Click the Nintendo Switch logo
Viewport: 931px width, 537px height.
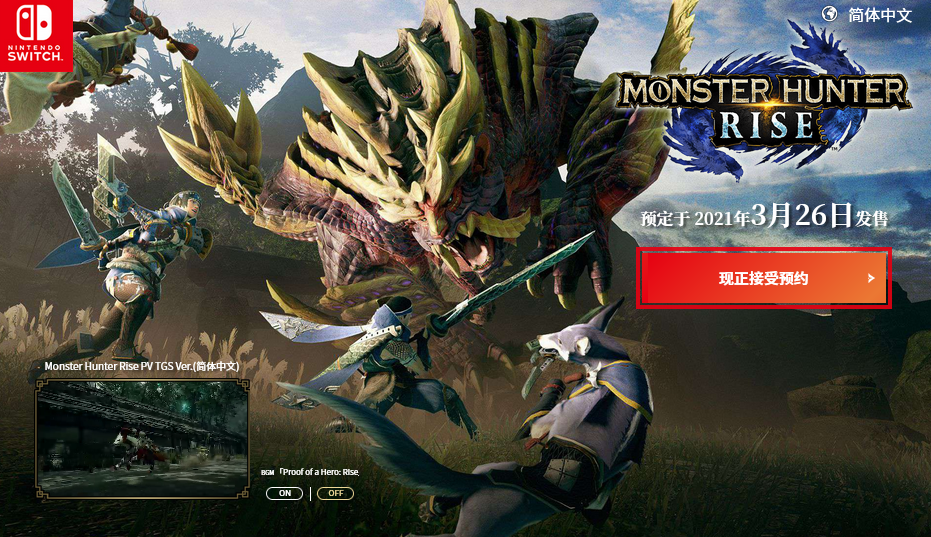37,36
